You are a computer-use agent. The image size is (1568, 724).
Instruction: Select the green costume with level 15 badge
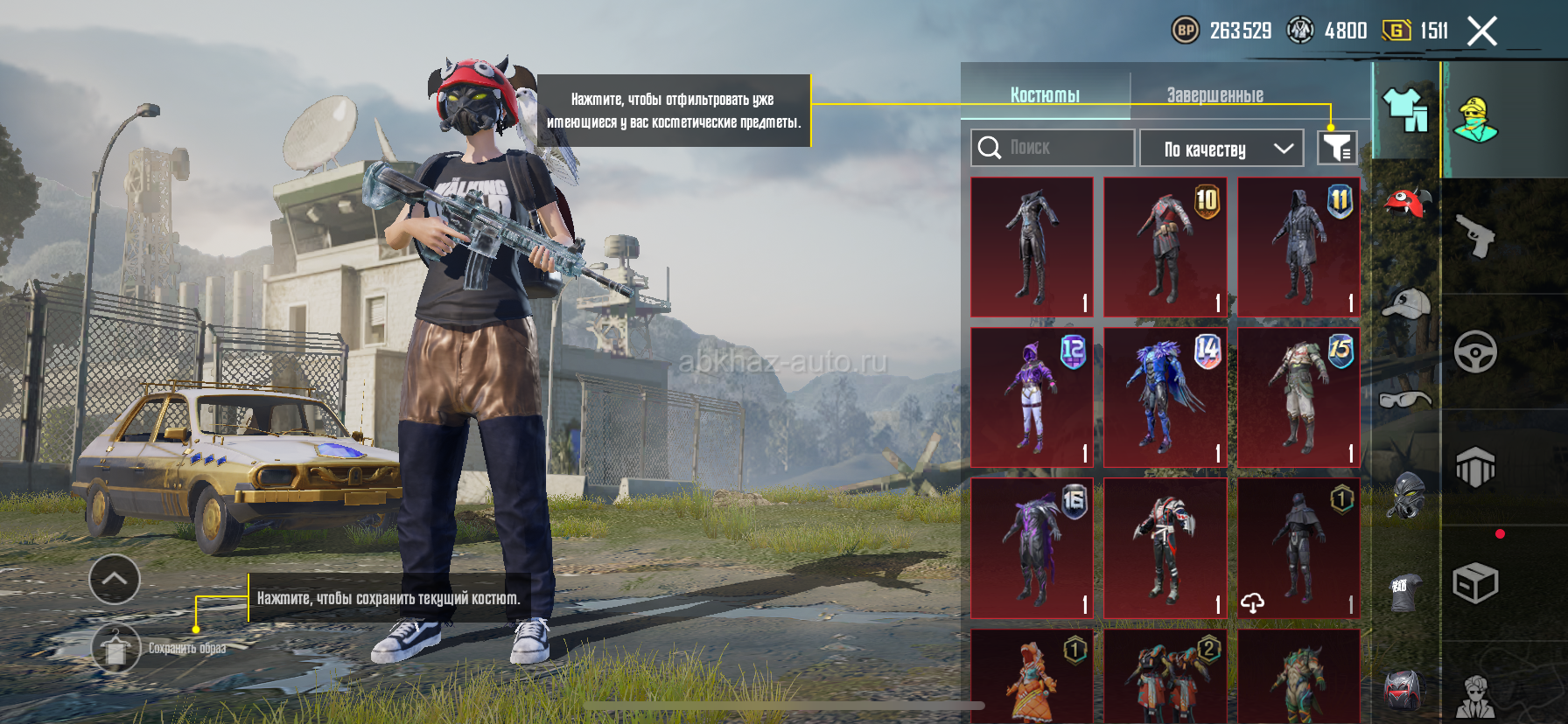click(1298, 397)
